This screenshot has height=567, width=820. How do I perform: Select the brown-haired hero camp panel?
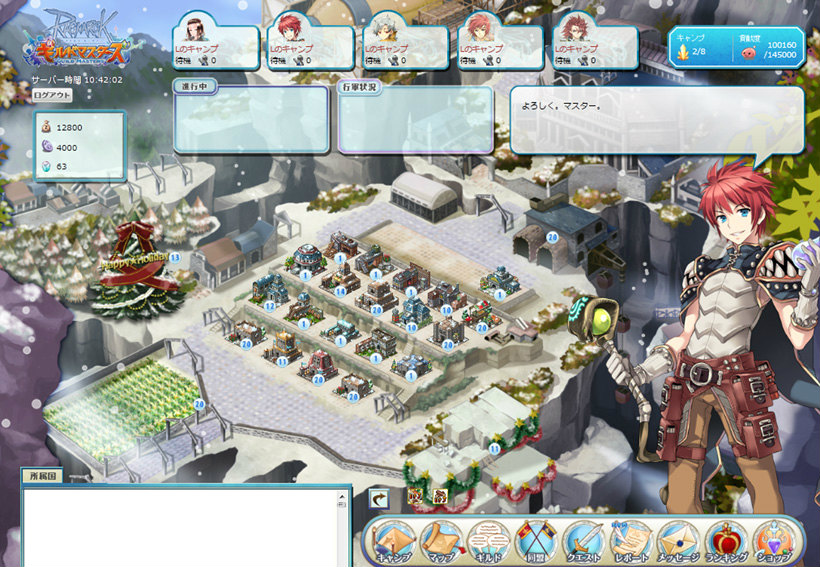(217, 46)
